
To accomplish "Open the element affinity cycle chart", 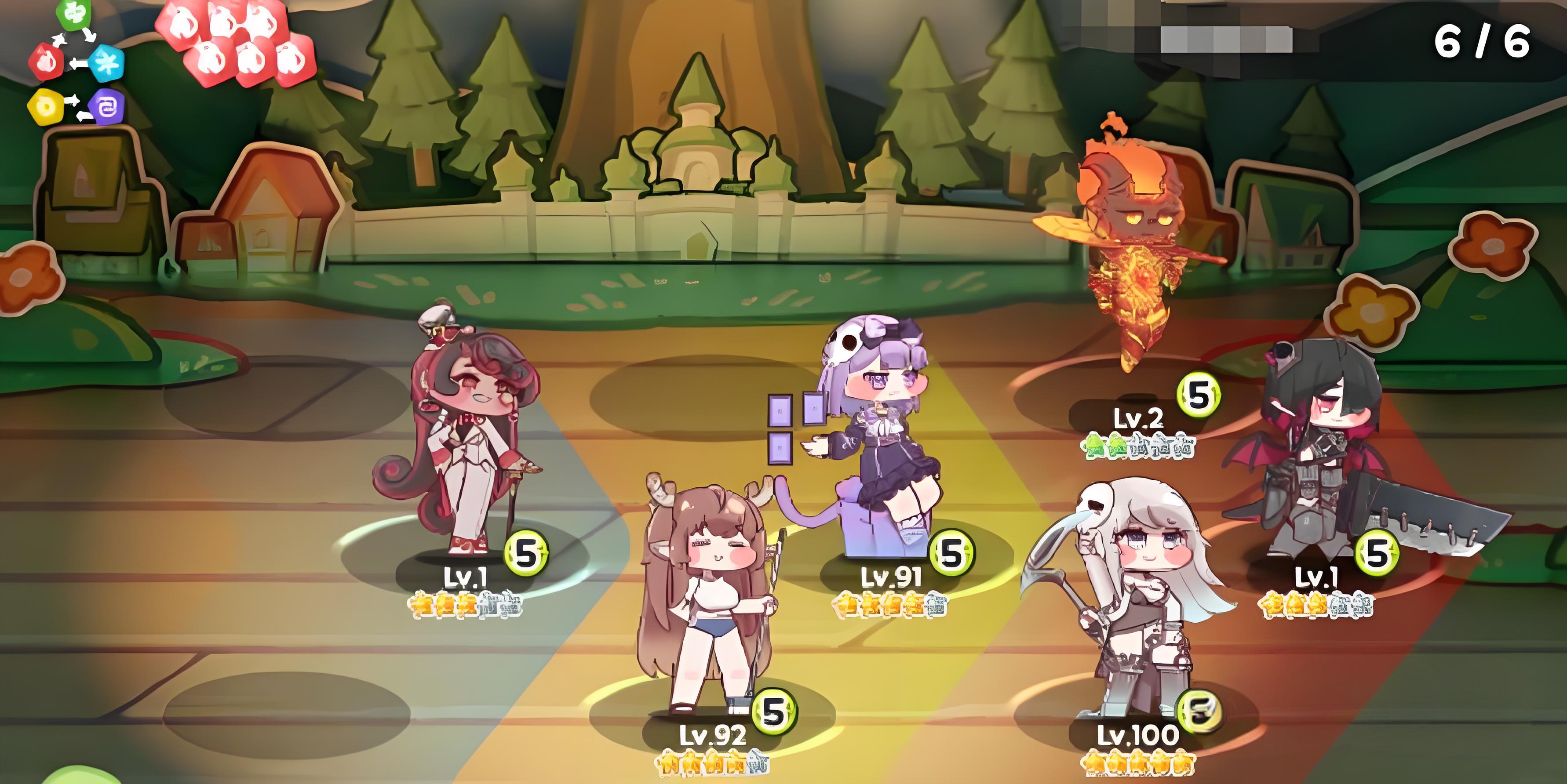I will click(76, 64).
